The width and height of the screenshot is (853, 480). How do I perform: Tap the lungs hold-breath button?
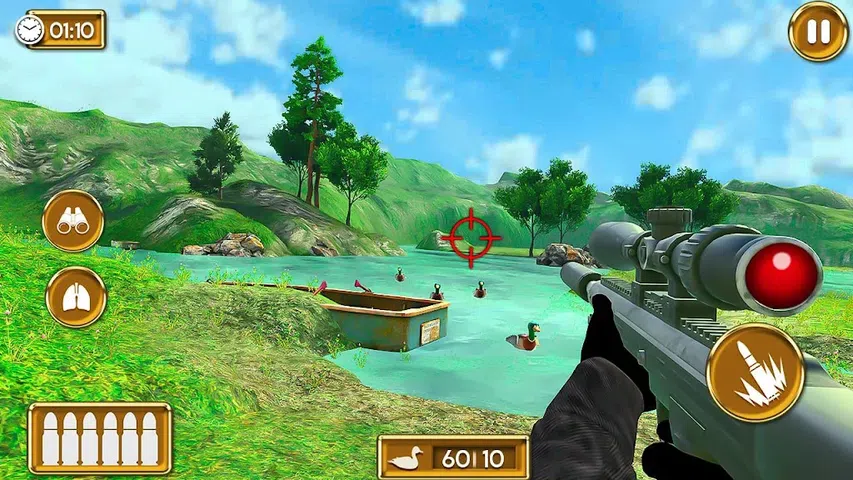pyautogui.click(x=76, y=297)
